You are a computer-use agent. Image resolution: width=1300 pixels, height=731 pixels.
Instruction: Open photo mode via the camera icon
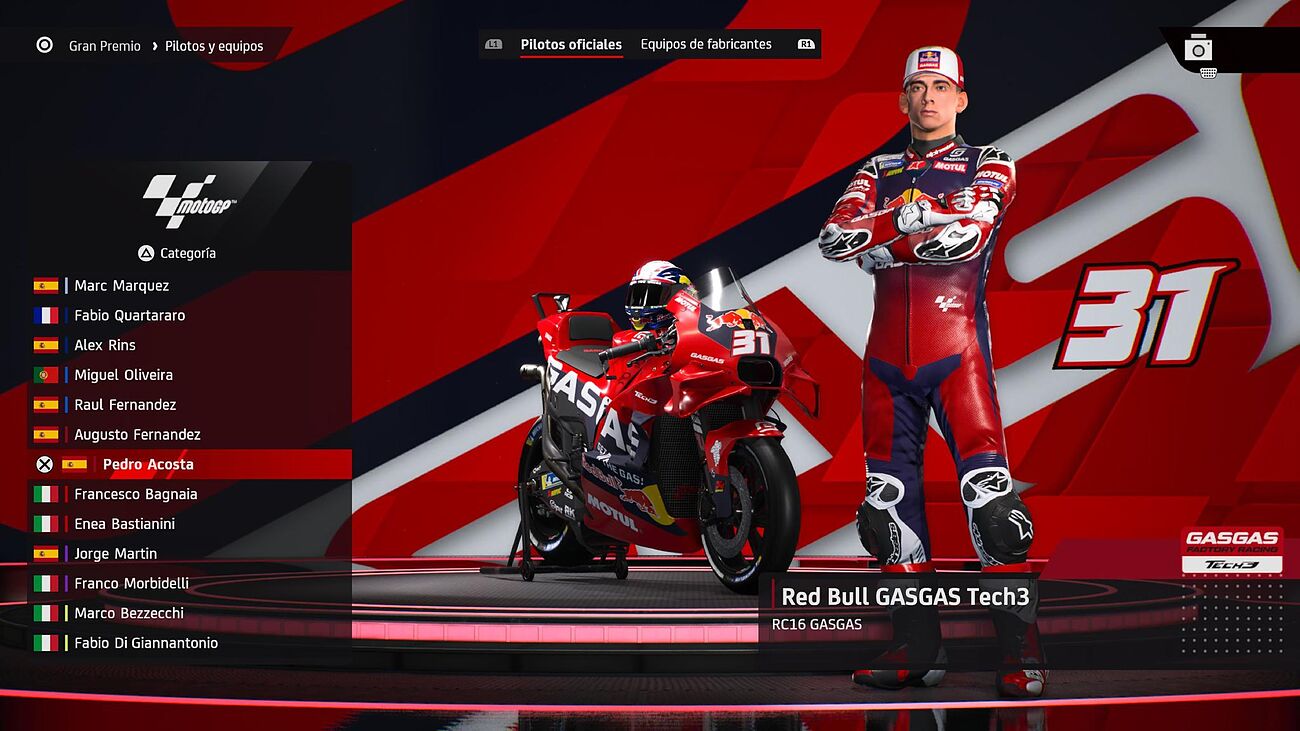(x=1198, y=48)
